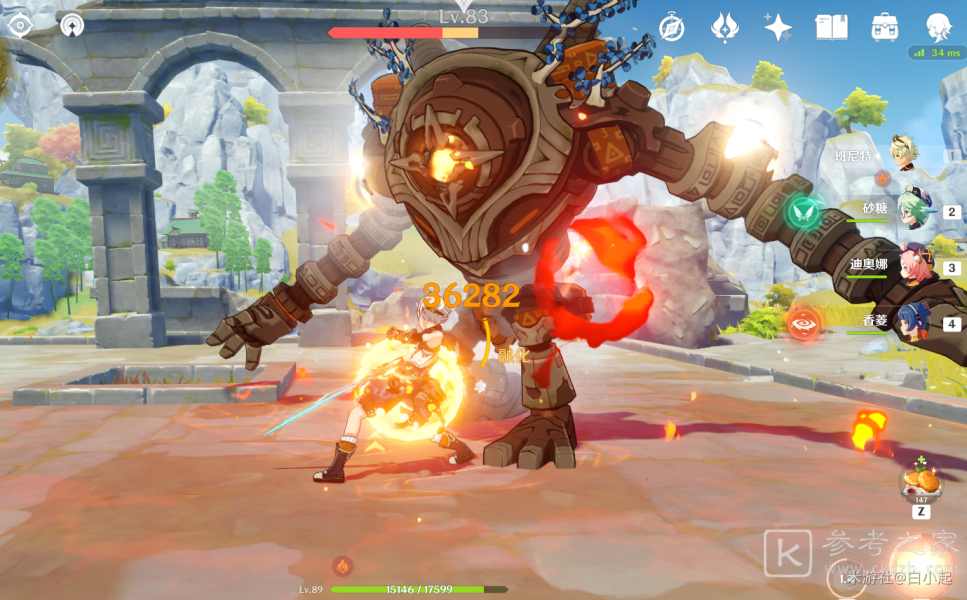Open the four-point star events icon
Image resolution: width=967 pixels, height=600 pixels.
click(778, 27)
